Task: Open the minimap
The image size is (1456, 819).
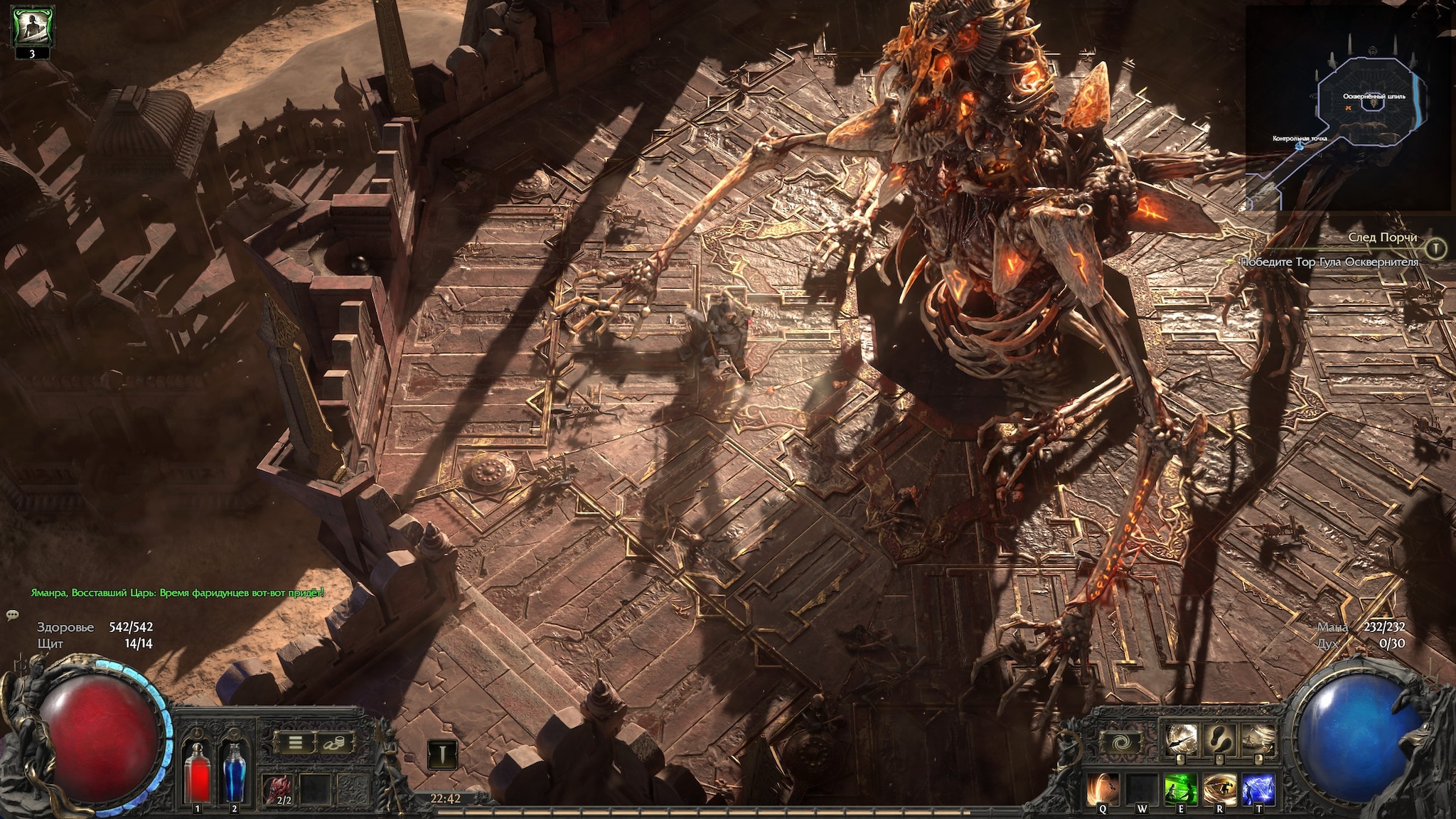Action: [1349, 108]
